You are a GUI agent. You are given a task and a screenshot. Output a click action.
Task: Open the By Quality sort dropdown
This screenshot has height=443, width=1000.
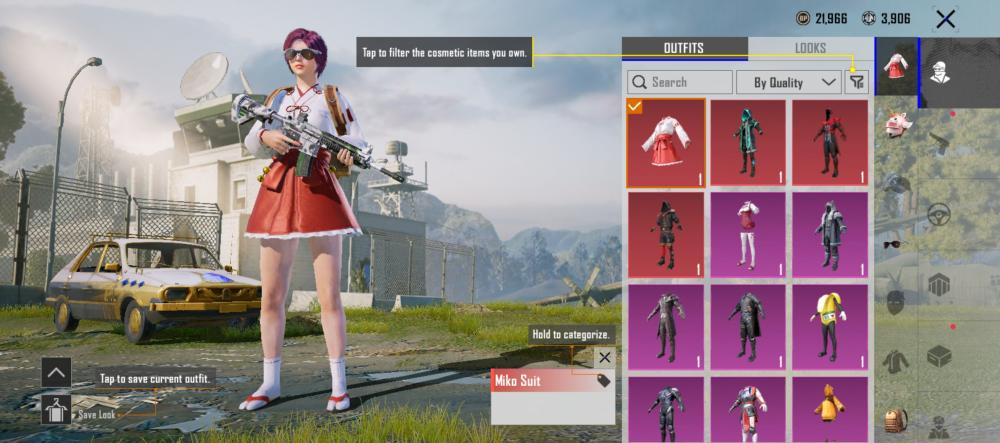click(x=788, y=82)
